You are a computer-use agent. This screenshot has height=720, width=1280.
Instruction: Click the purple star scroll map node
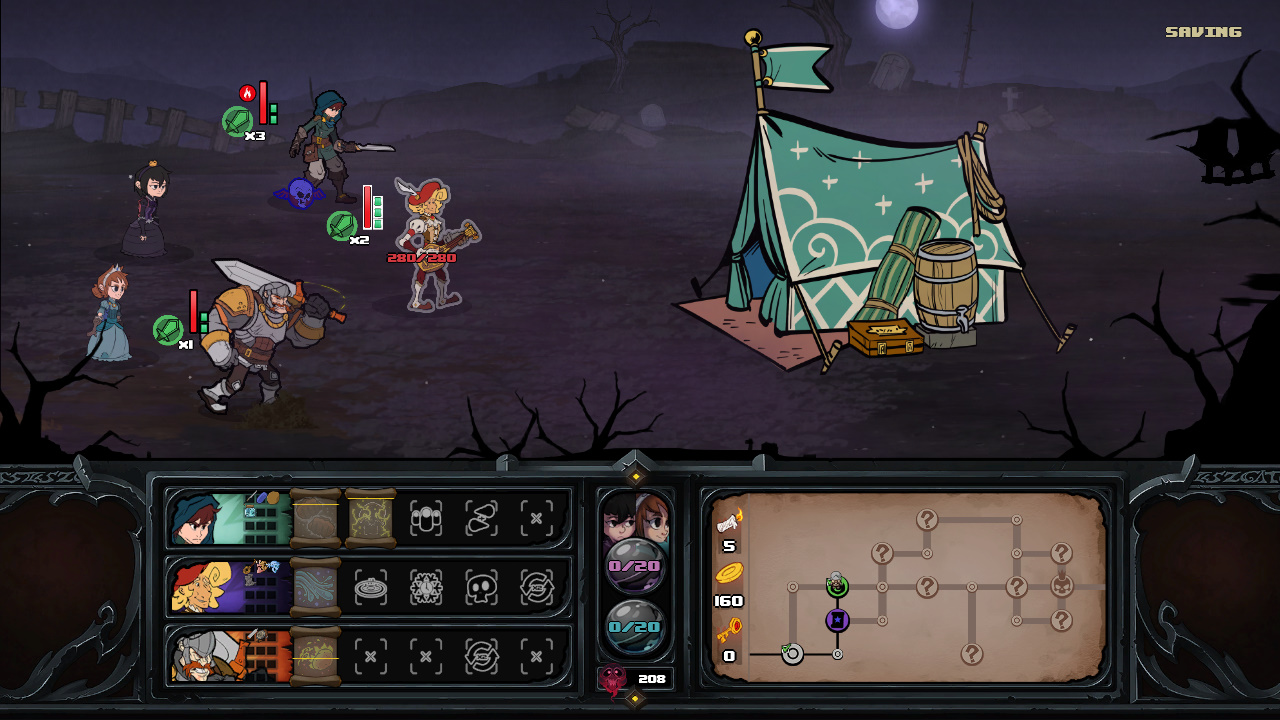click(x=837, y=621)
